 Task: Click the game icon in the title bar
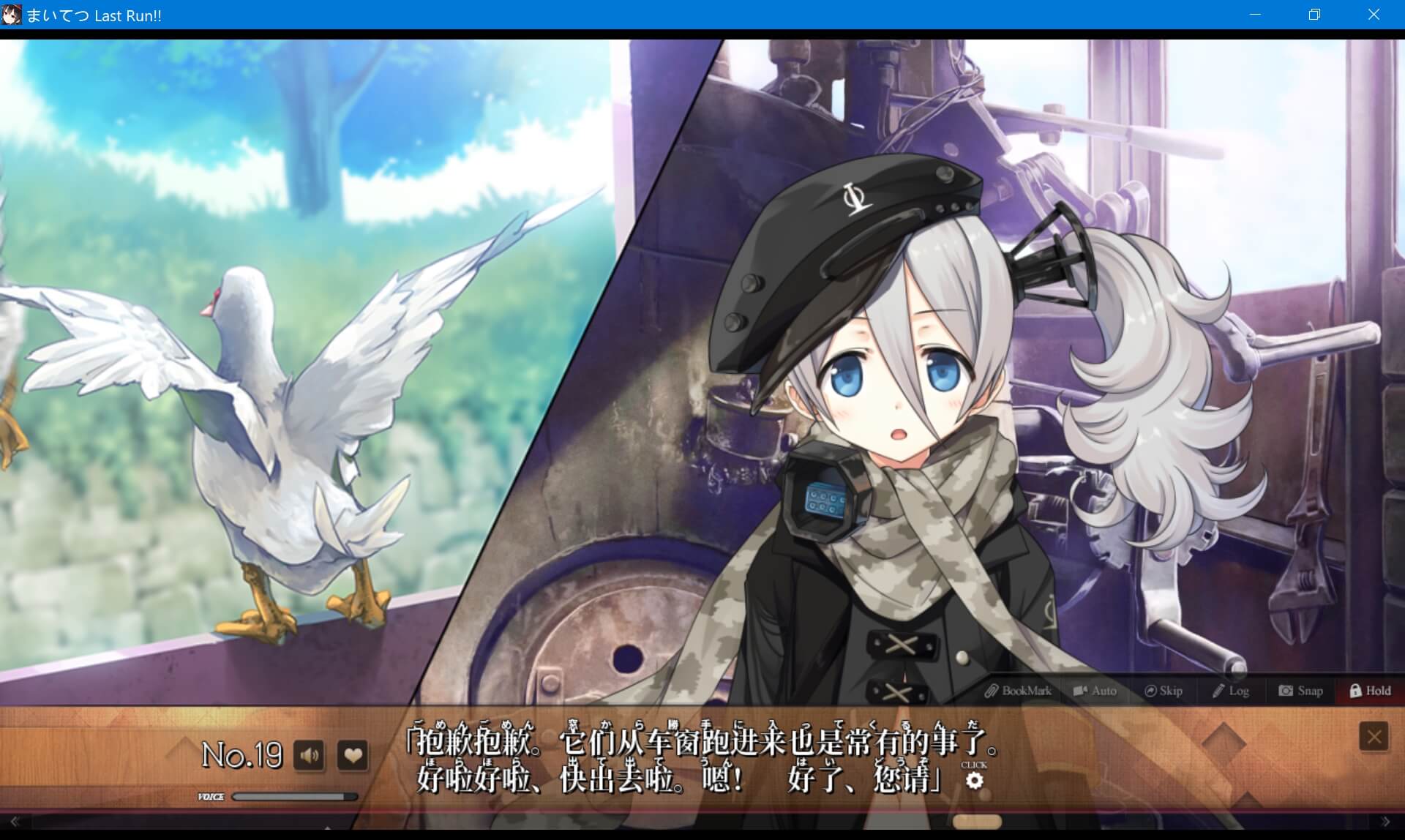coord(12,15)
